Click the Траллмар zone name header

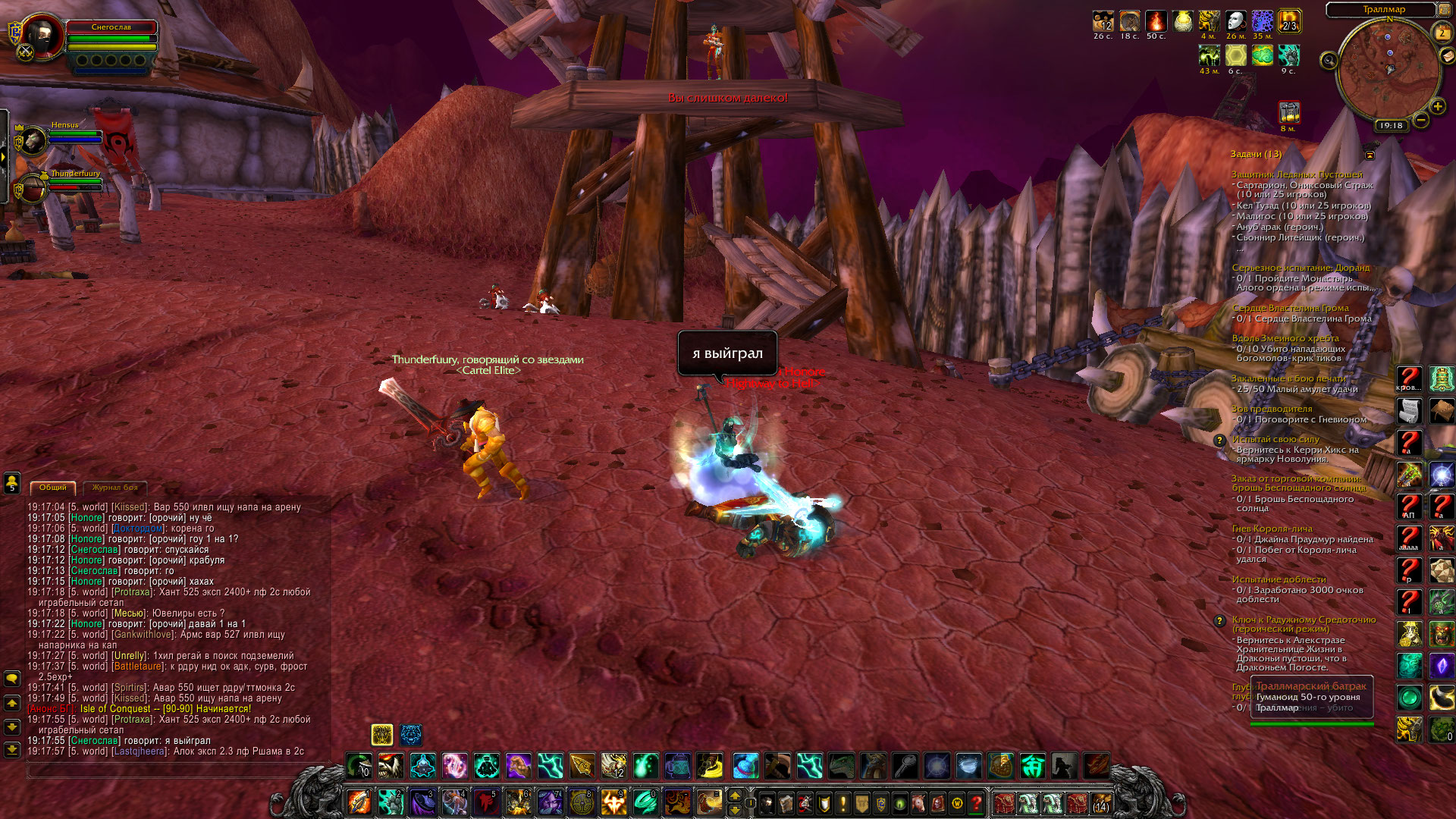pos(1383,10)
